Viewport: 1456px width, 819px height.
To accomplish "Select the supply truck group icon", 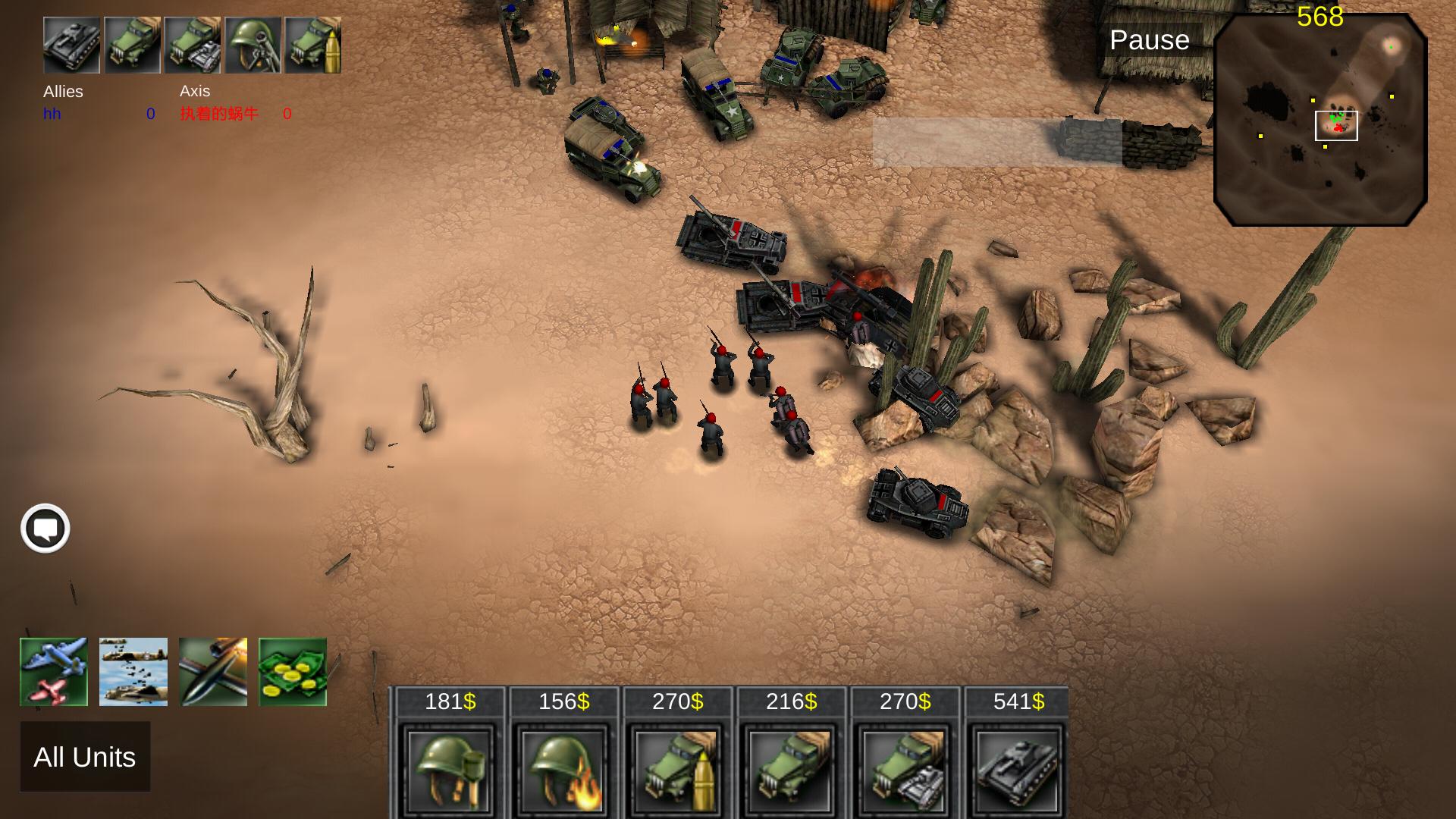I will (x=133, y=45).
